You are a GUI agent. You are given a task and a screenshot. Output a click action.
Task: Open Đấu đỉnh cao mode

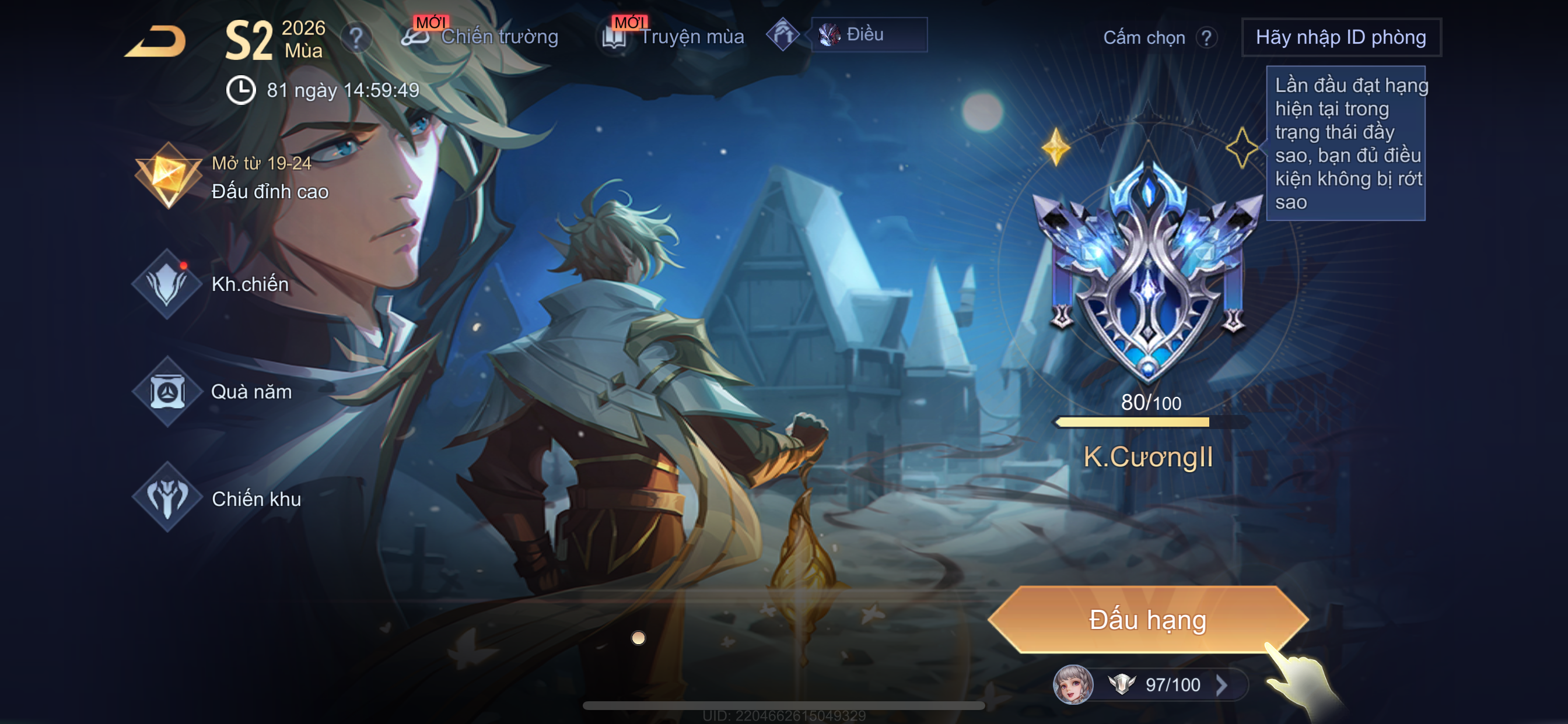(232, 178)
